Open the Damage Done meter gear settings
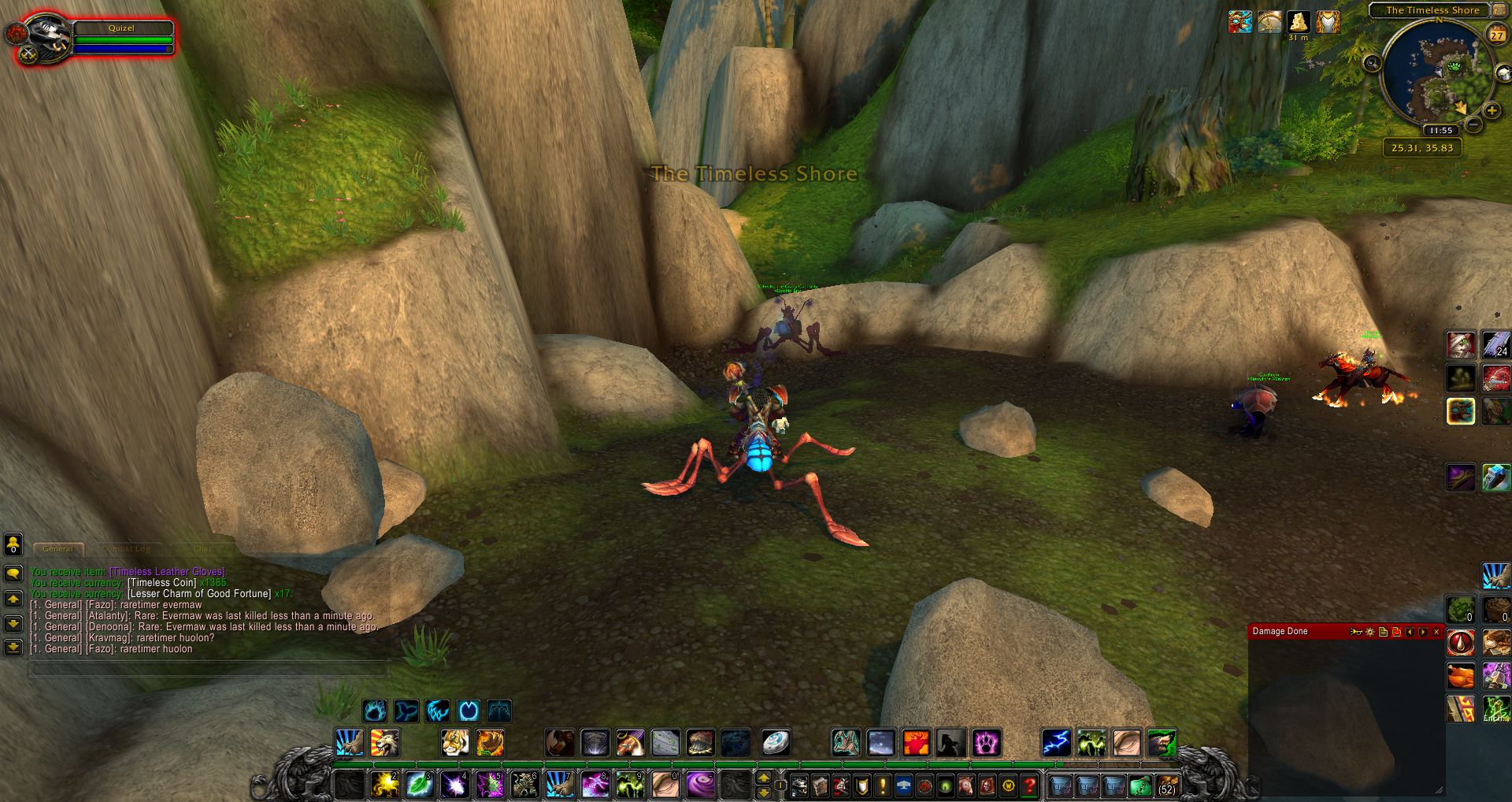This screenshot has height=802, width=1512. 1369,632
